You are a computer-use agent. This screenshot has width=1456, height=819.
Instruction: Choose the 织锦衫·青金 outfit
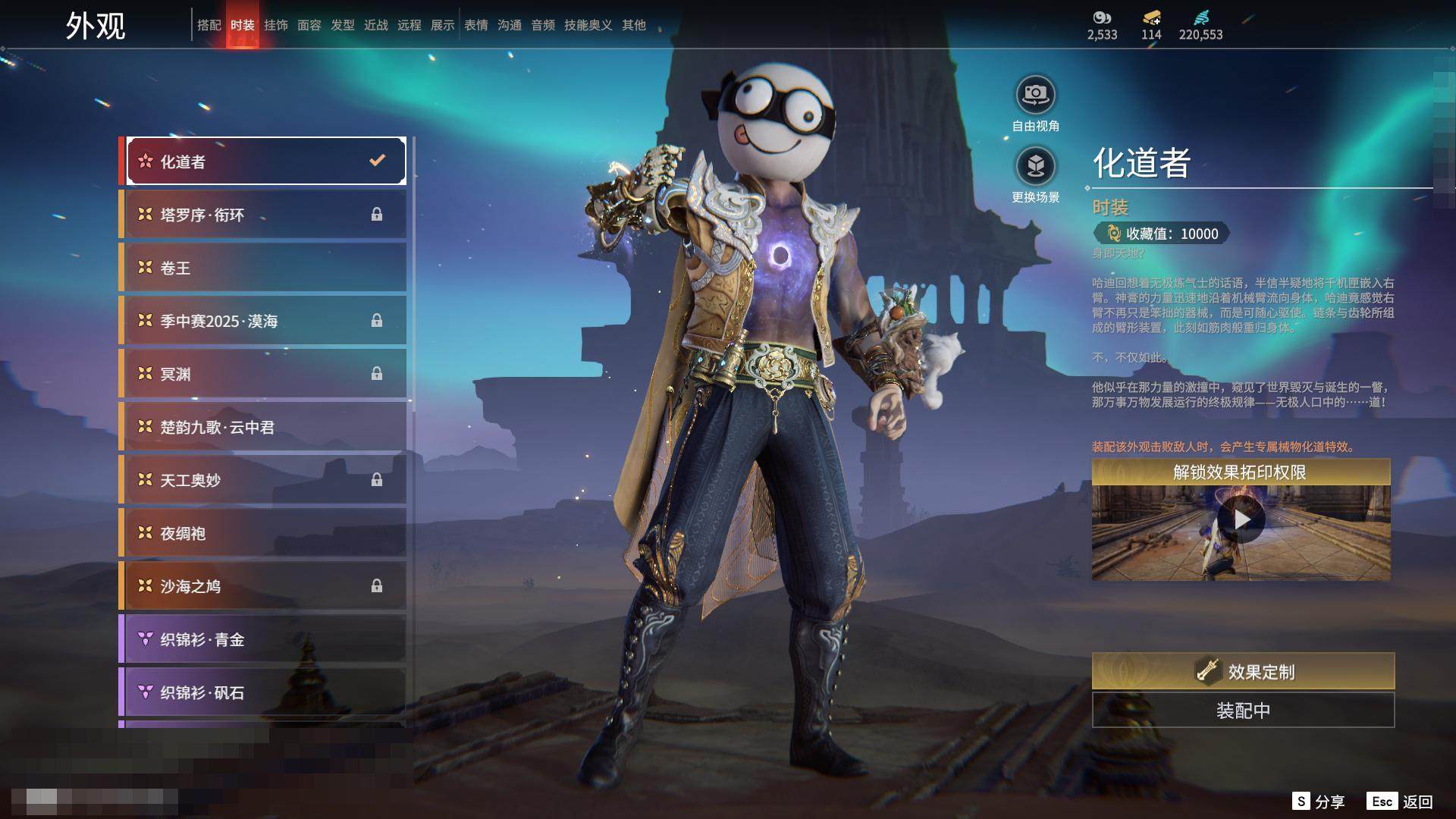pyautogui.click(x=265, y=639)
